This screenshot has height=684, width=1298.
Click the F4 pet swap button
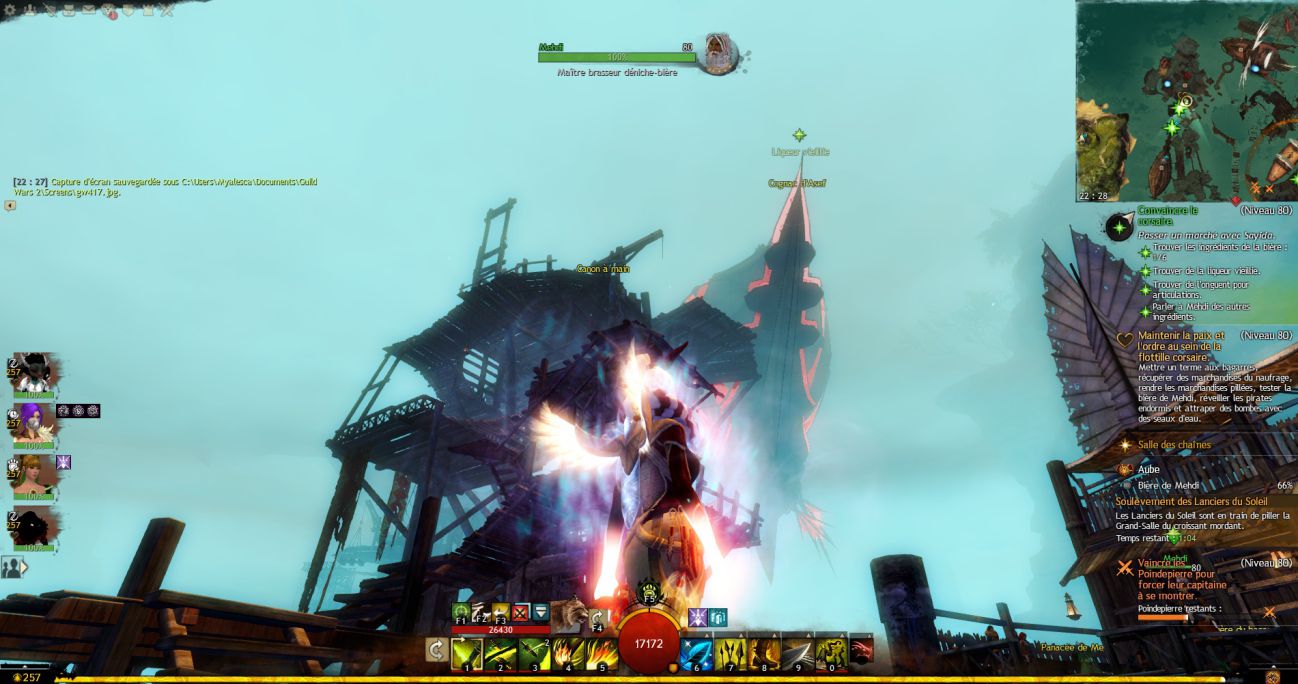coord(599,618)
